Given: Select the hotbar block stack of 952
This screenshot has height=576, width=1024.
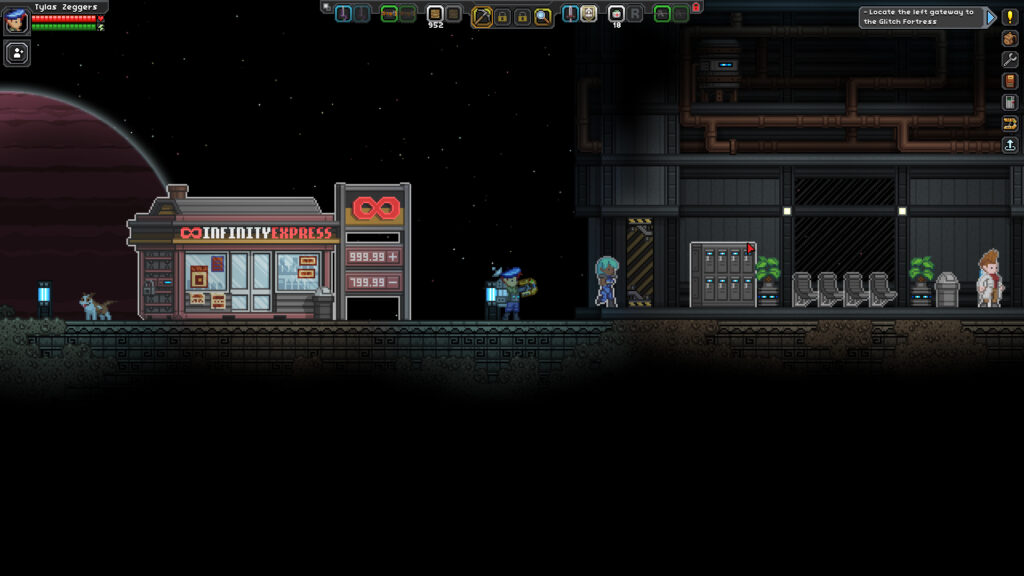Looking at the screenshot, I should [435, 14].
